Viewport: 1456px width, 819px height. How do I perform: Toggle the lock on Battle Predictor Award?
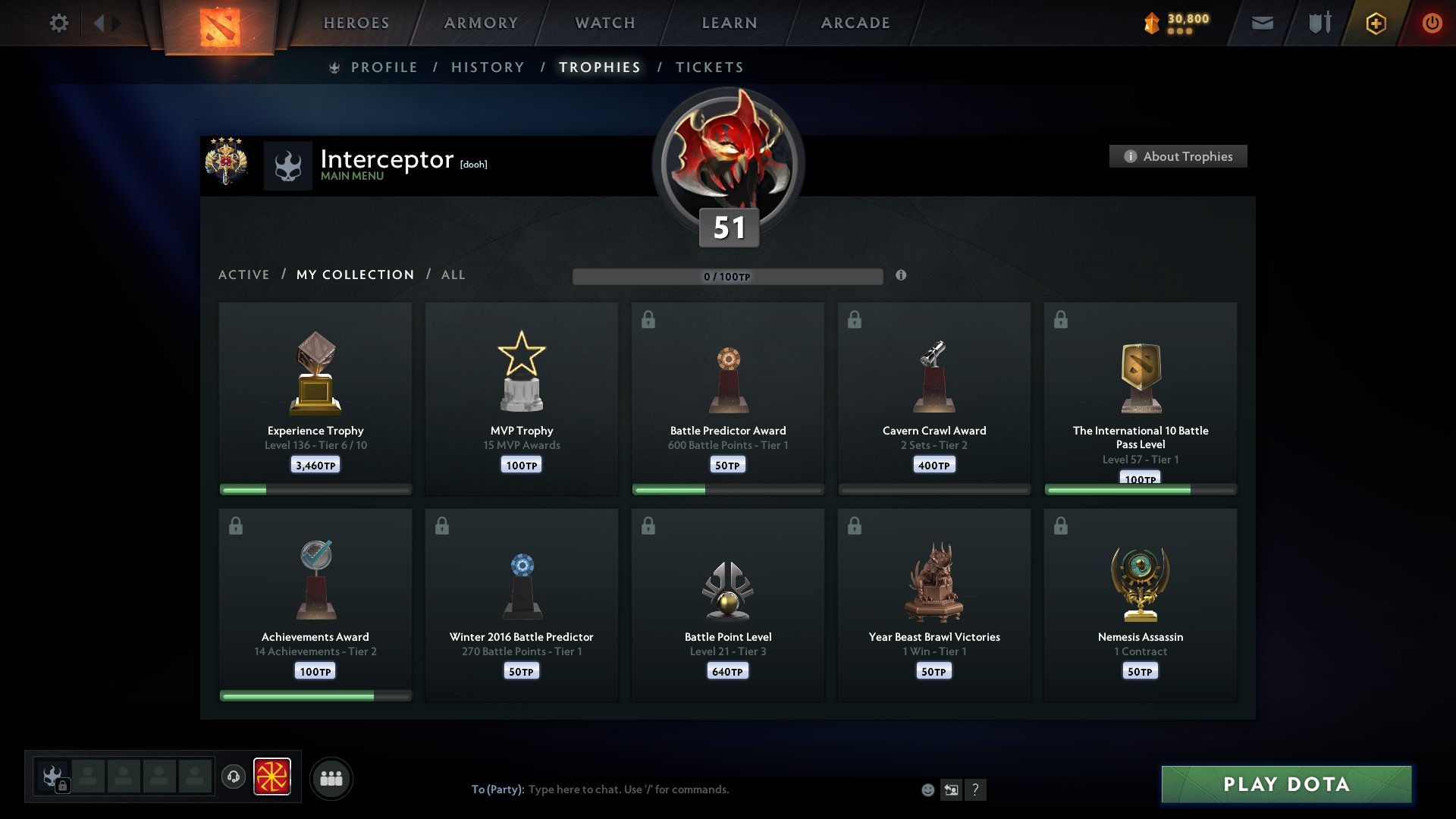tap(648, 319)
